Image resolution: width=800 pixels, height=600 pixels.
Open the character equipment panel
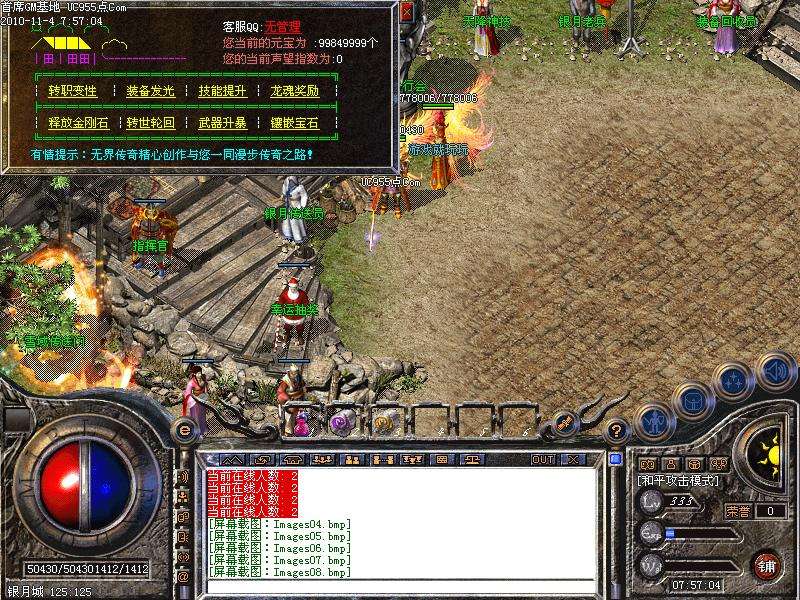653,422
